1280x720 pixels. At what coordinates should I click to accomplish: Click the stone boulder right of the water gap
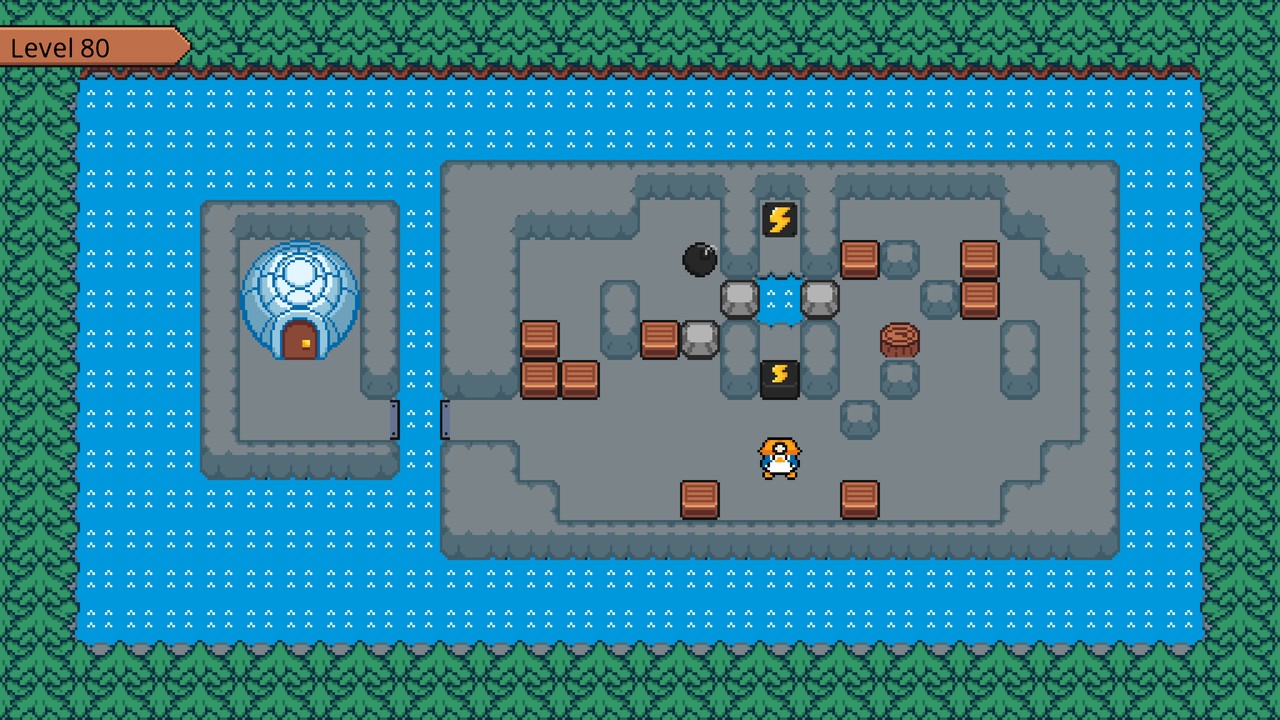[820, 300]
